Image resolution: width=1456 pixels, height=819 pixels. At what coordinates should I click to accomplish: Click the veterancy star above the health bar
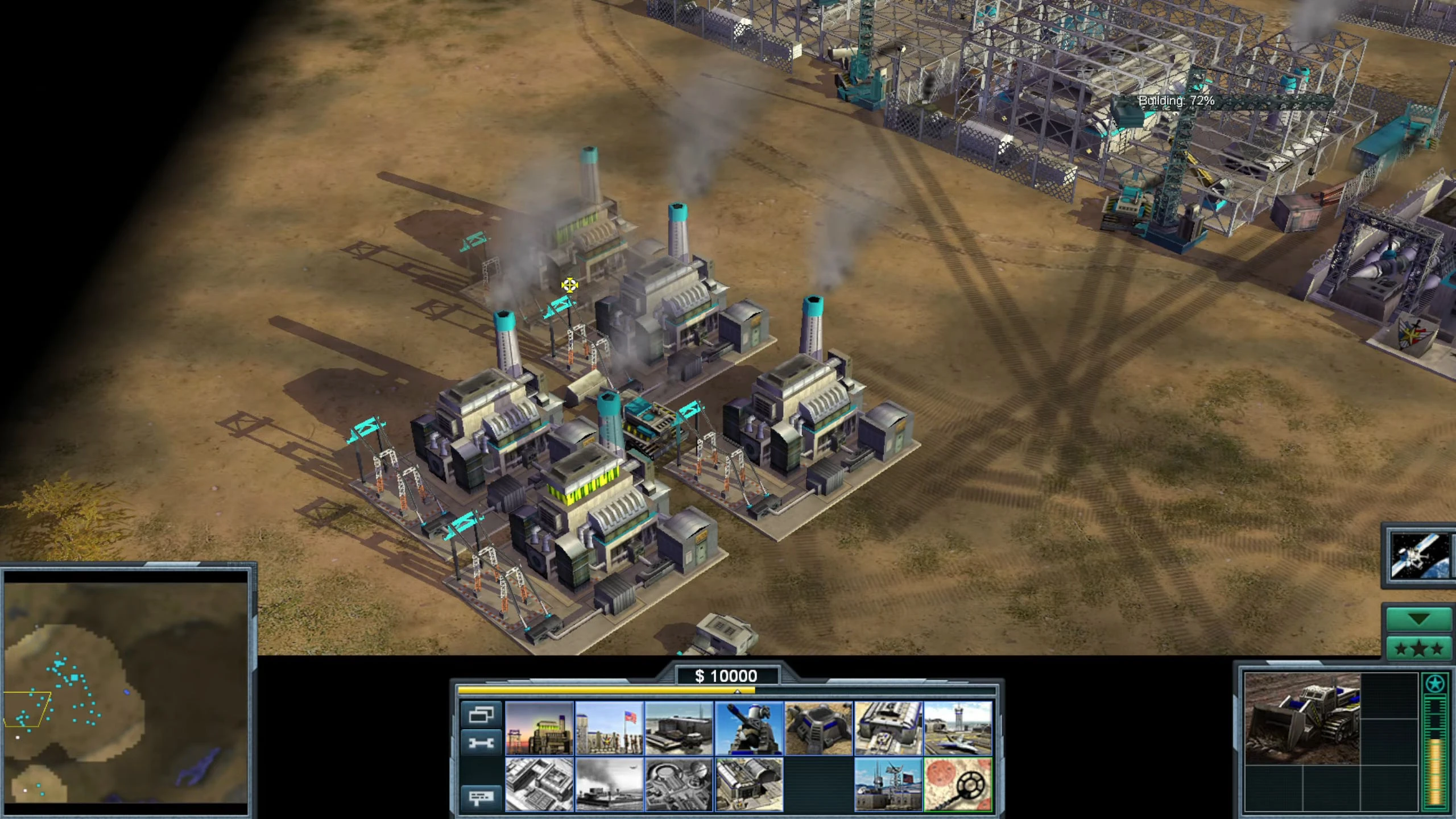[x=1436, y=685]
